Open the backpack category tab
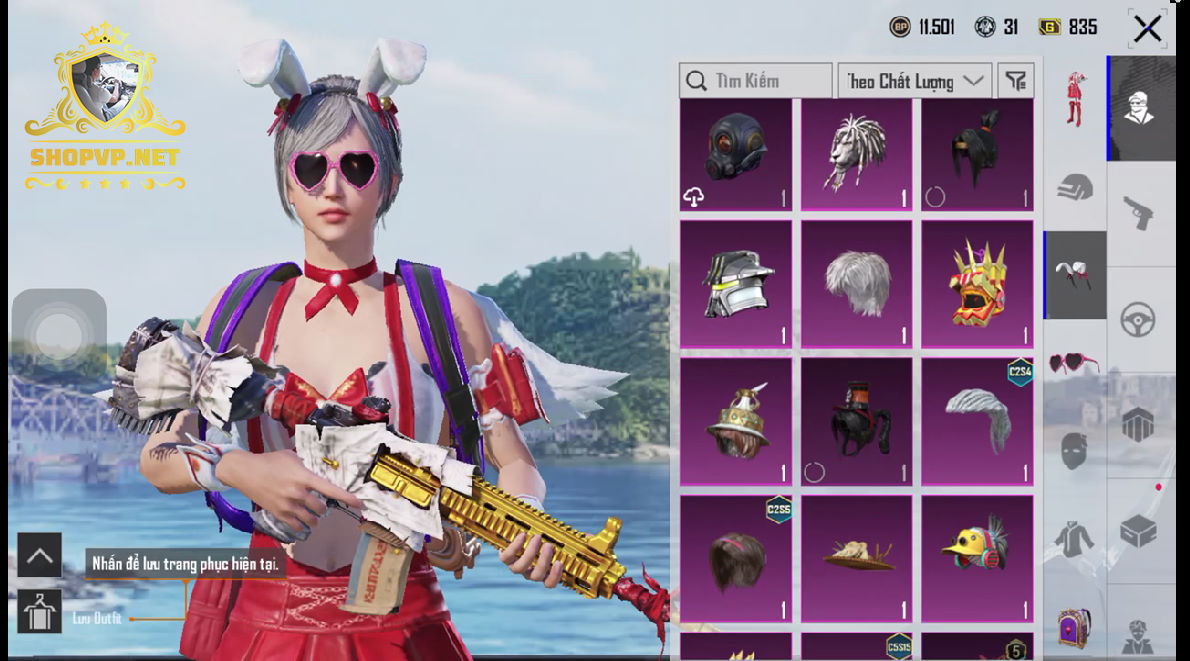Screen dimensions: 1190x661 tap(1074, 627)
